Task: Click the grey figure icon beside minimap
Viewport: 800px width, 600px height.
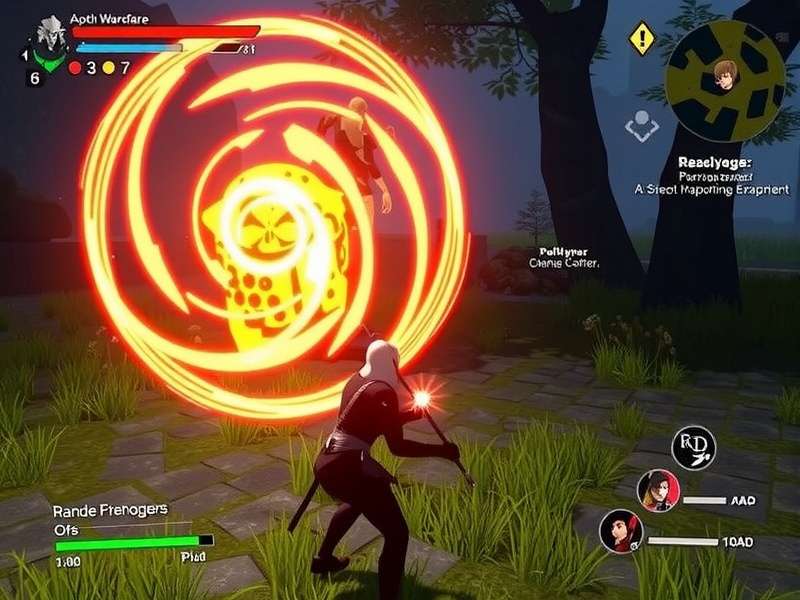Action: (641, 125)
